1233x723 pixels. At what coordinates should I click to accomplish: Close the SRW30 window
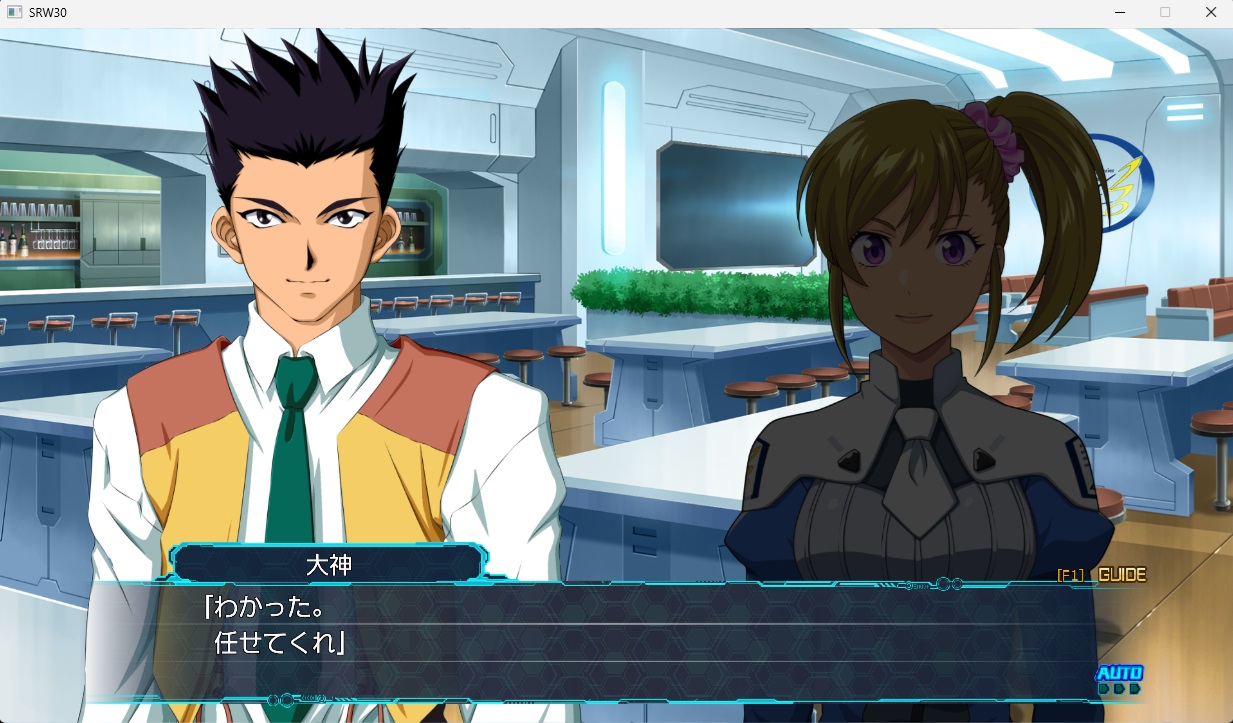1210,13
